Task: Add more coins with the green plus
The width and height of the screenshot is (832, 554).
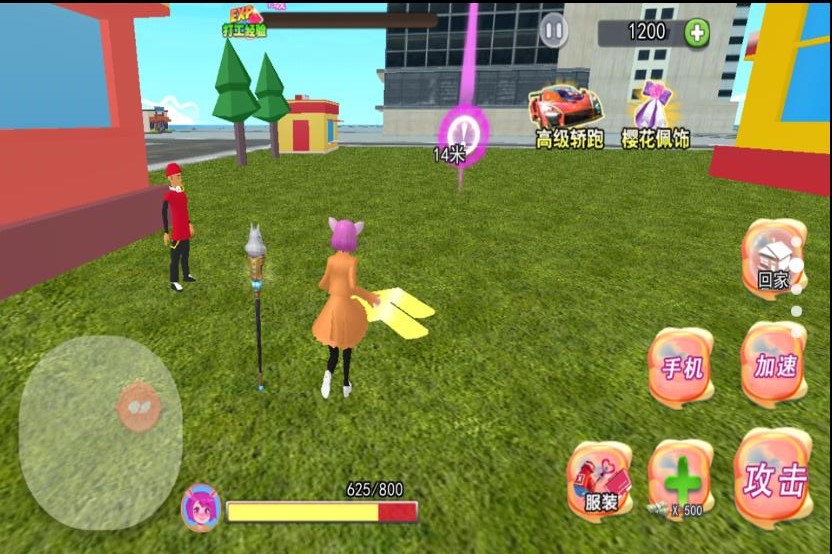Action: 697,32
